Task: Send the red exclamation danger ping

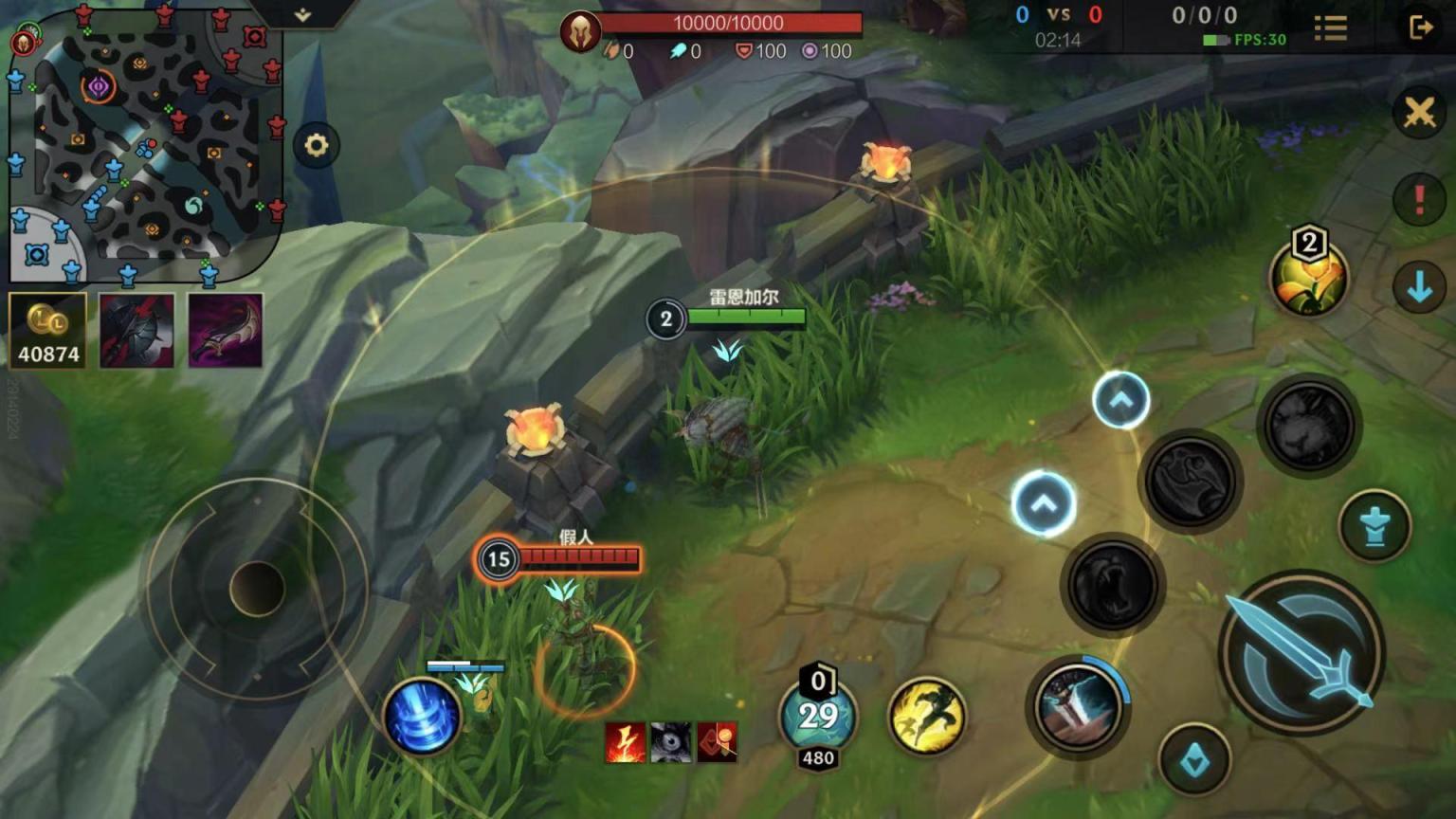Action: [x=1419, y=199]
